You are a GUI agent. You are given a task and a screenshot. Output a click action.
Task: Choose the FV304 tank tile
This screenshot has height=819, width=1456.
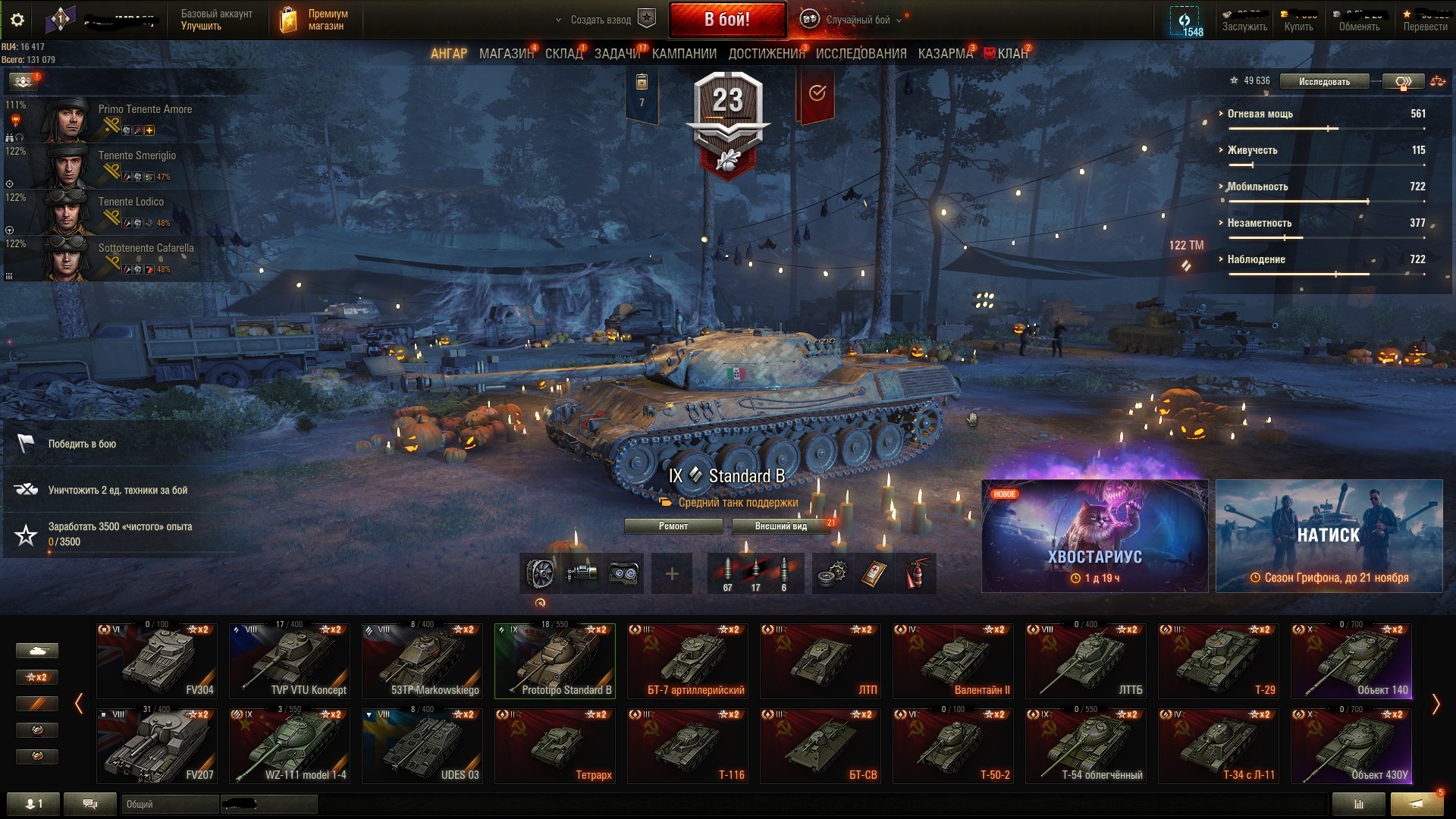click(157, 661)
